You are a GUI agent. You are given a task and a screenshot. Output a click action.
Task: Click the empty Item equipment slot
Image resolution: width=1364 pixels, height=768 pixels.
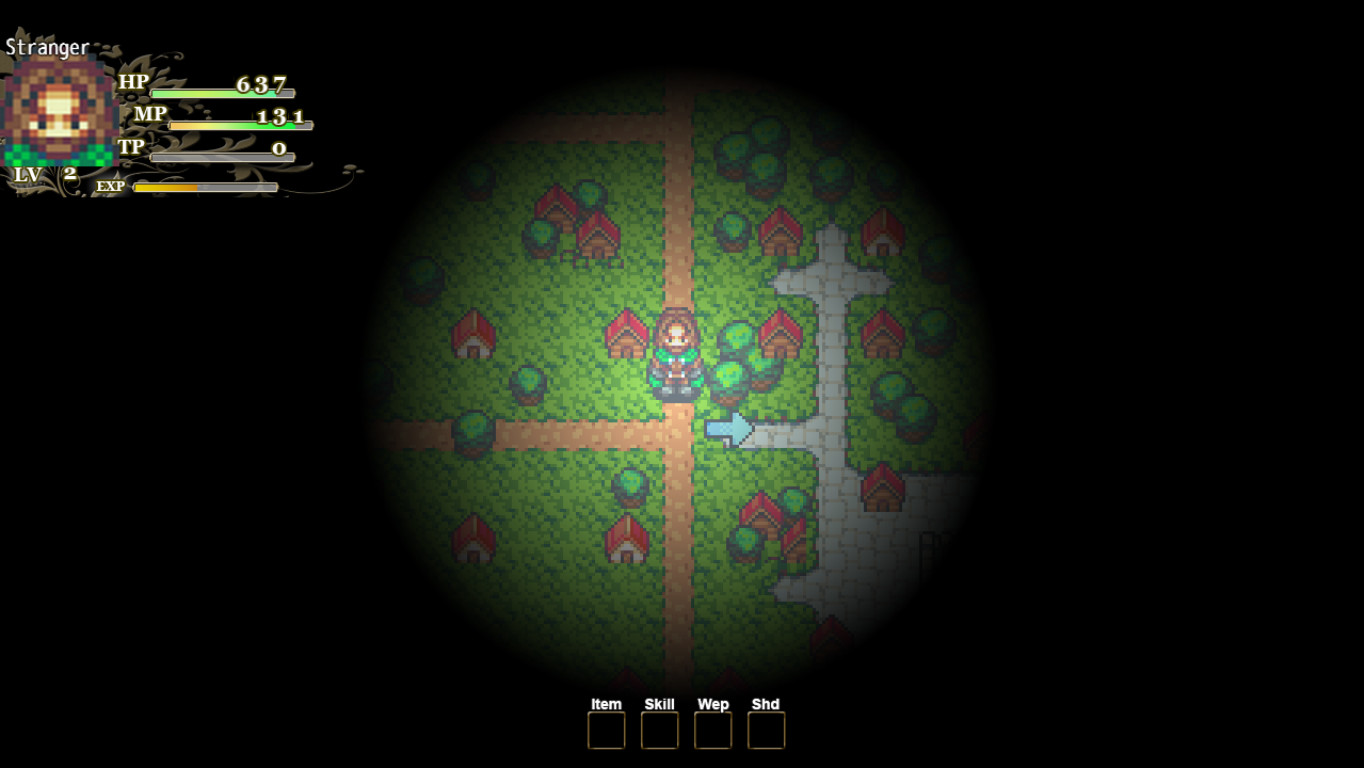point(605,731)
